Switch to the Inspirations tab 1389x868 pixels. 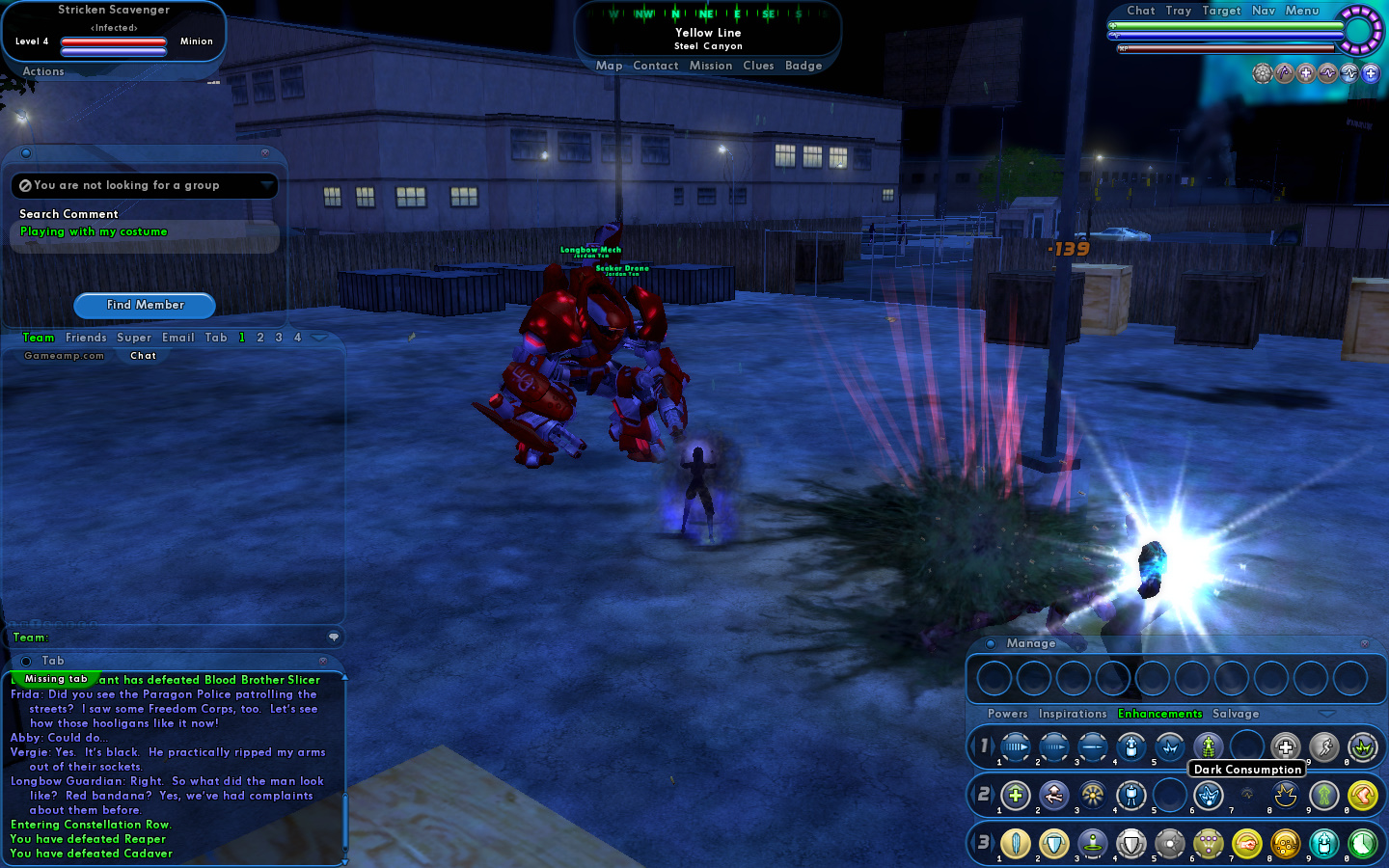tap(1073, 714)
